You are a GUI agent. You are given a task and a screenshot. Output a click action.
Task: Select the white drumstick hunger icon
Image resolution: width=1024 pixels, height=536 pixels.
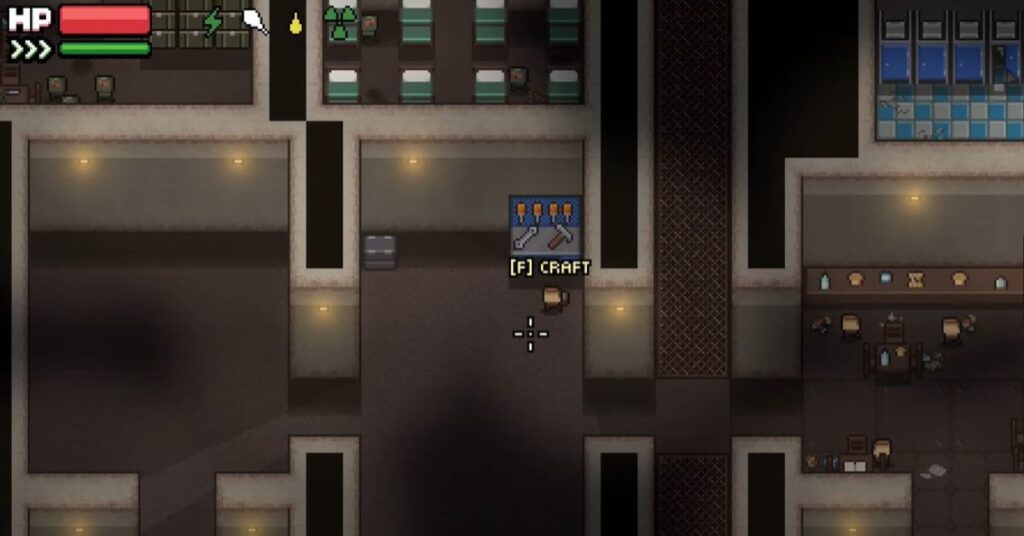tap(256, 21)
